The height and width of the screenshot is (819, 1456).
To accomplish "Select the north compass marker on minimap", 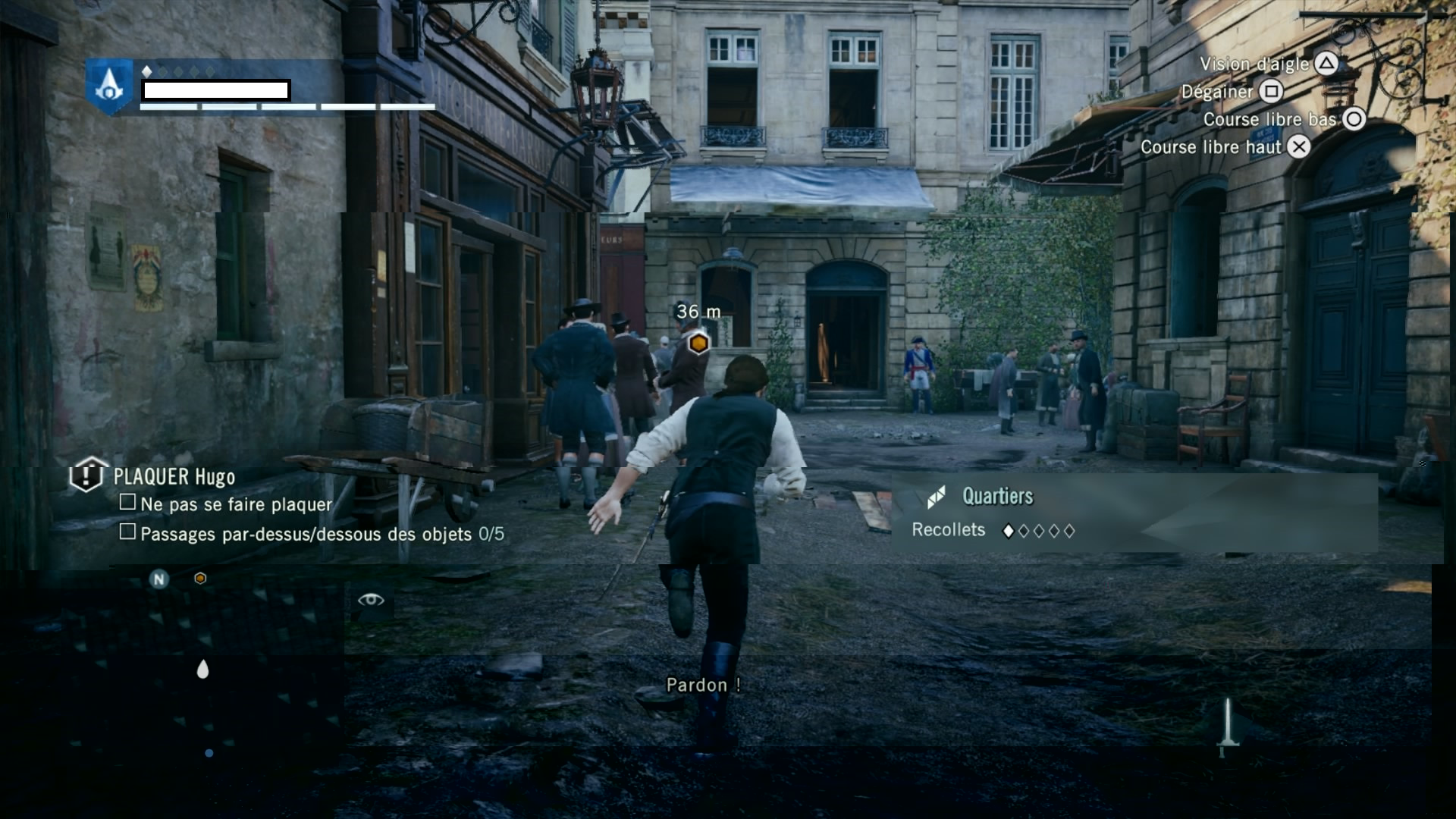I will click(x=158, y=580).
